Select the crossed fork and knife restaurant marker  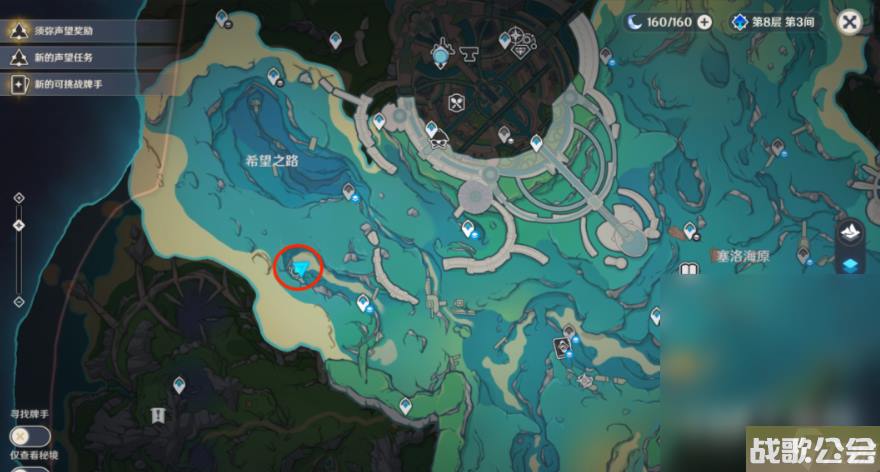coord(456,101)
